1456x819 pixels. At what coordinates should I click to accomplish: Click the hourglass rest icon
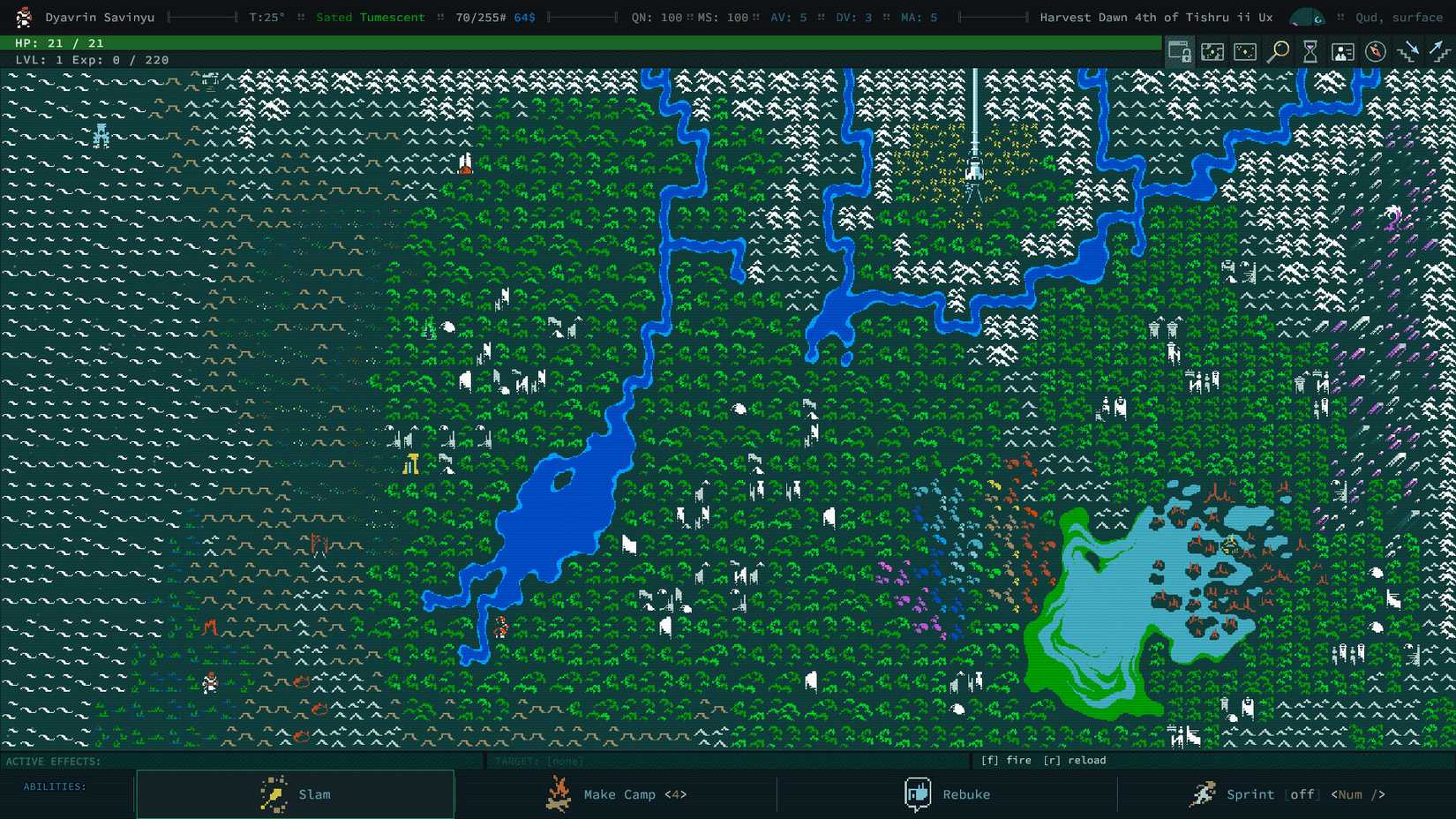click(1310, 51)
